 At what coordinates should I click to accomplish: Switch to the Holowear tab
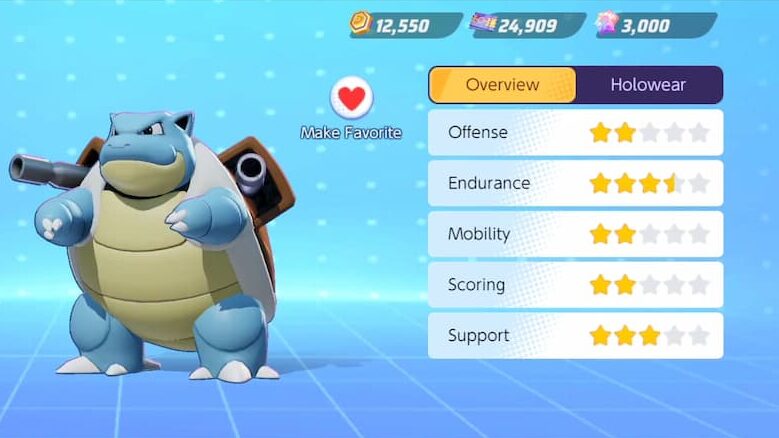(x=648, y=85)
